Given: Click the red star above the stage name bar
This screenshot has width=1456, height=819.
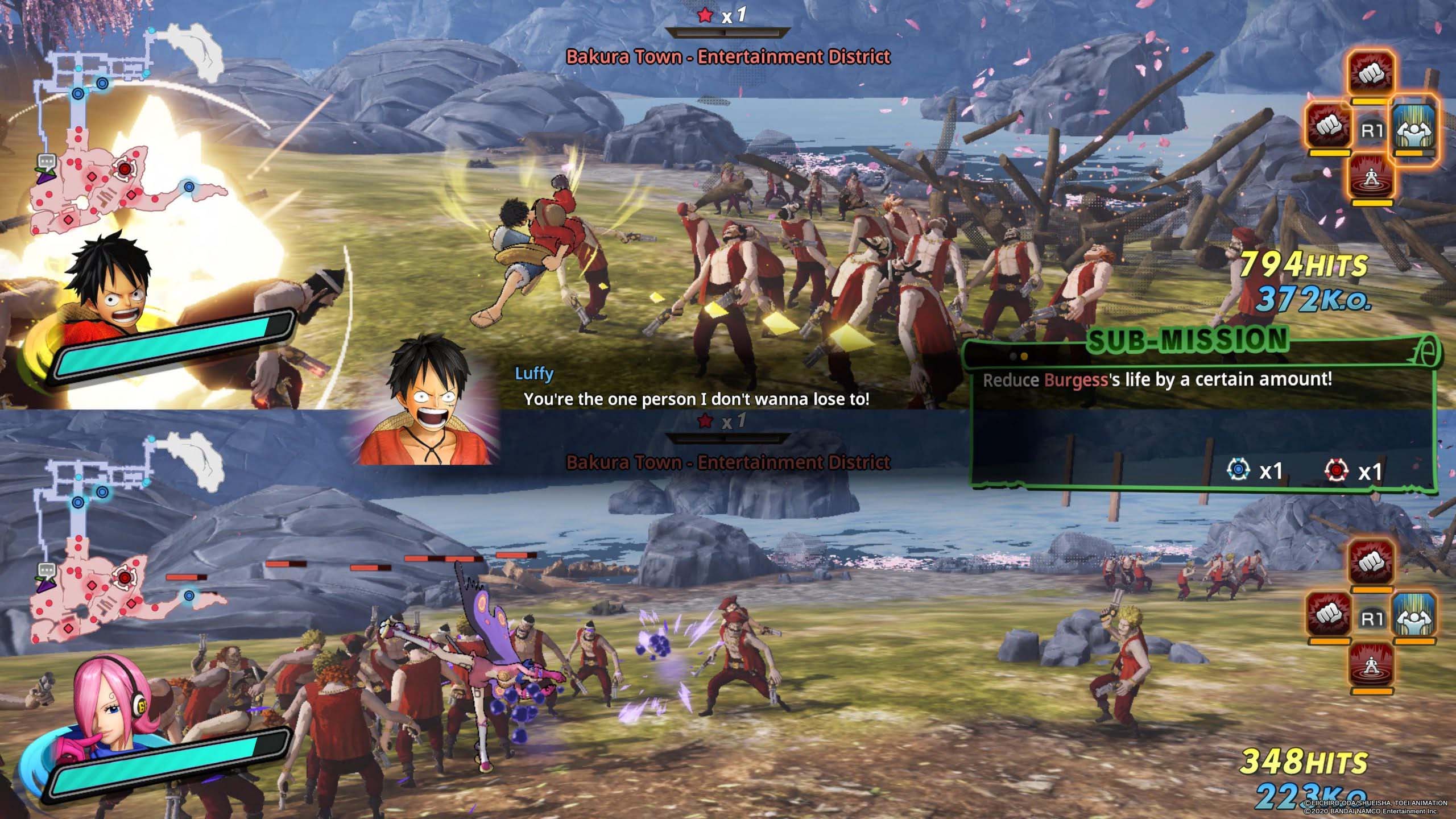Looking at the screenshot, I should pos(705,16).
